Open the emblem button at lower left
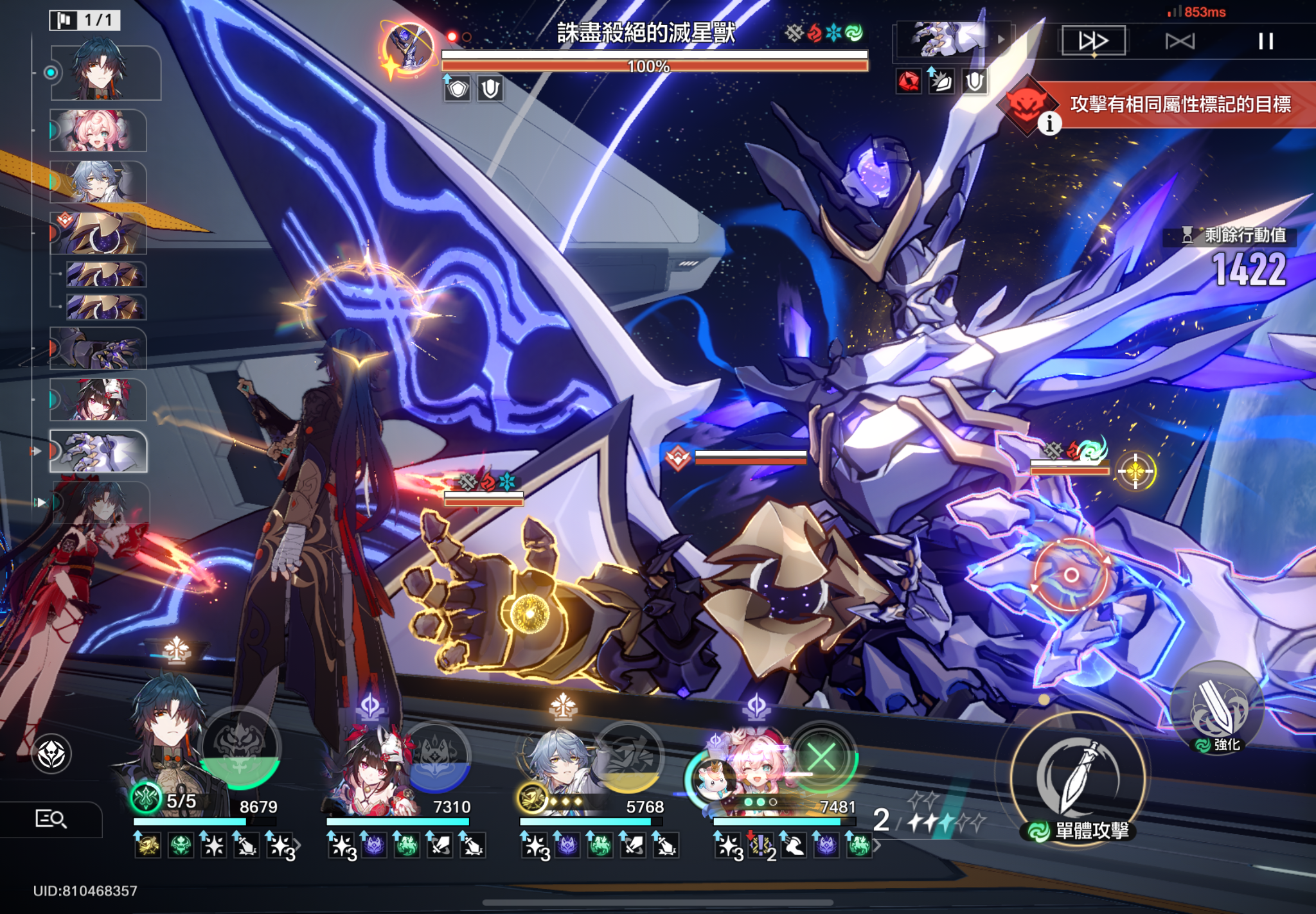1316x914 pixels. [x=51, y=753]
